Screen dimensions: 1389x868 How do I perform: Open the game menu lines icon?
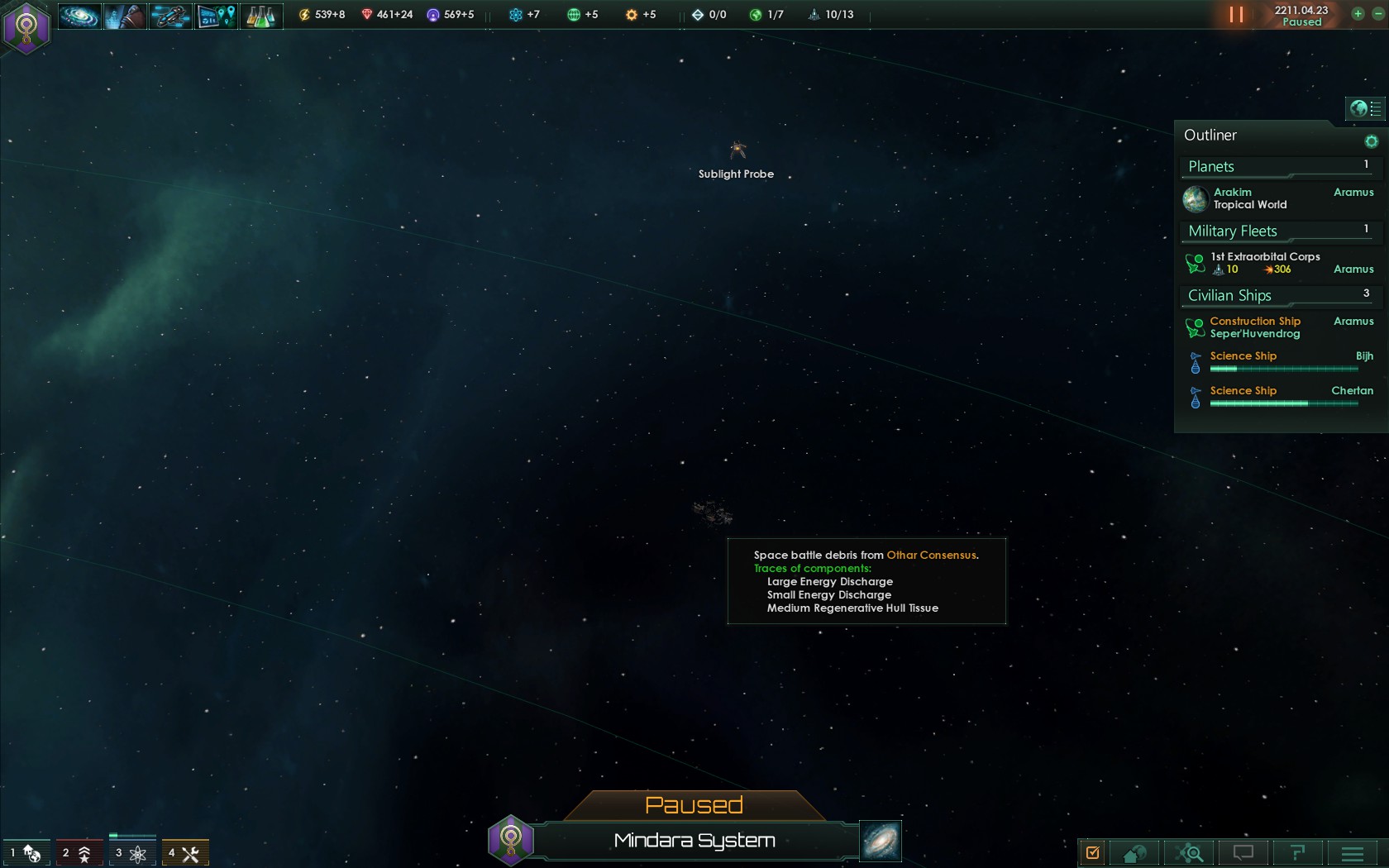click(1351, 852)
